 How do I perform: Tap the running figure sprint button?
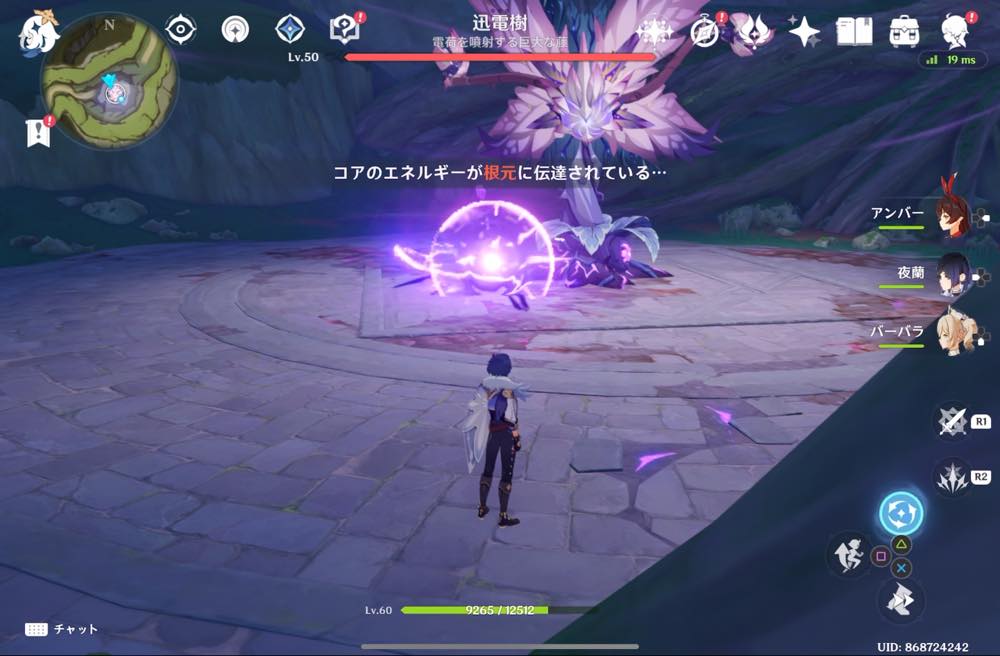coord(848,553)
